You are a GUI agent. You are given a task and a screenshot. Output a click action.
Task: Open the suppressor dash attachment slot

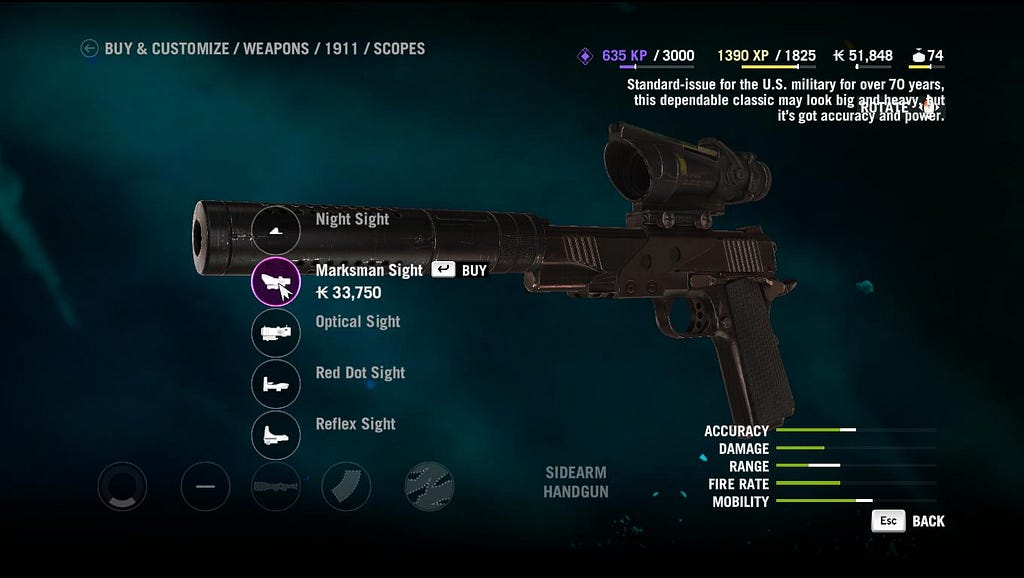pos(205,487)
